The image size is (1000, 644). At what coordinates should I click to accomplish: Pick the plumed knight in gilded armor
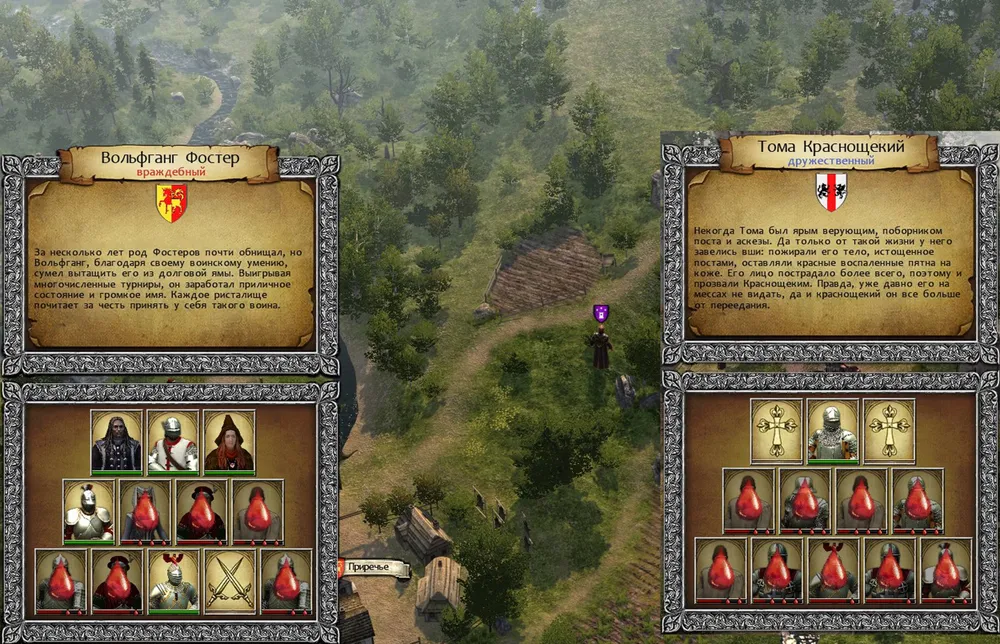[88, 511]
